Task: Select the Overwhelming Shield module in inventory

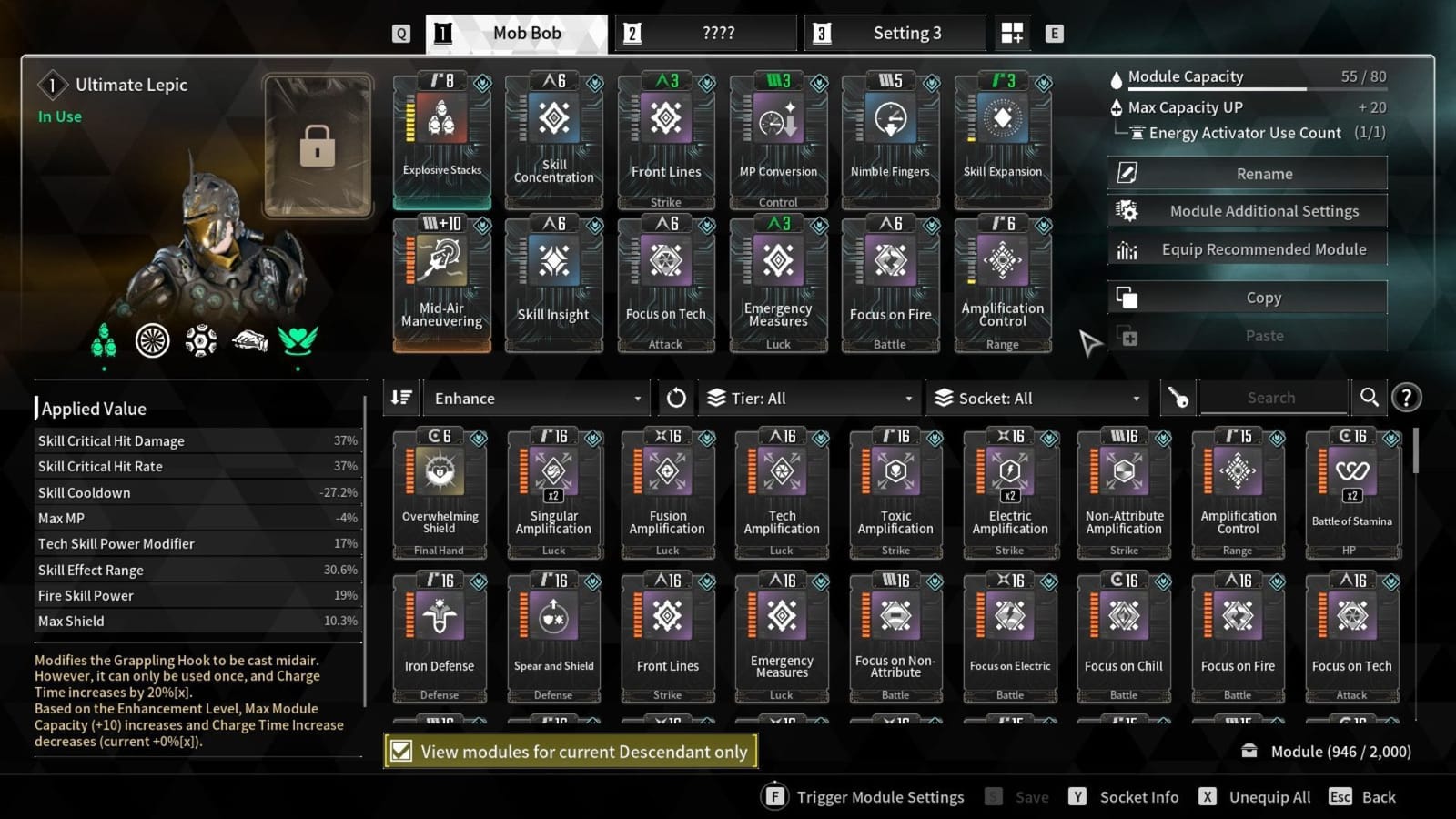Action: [439, 491]
